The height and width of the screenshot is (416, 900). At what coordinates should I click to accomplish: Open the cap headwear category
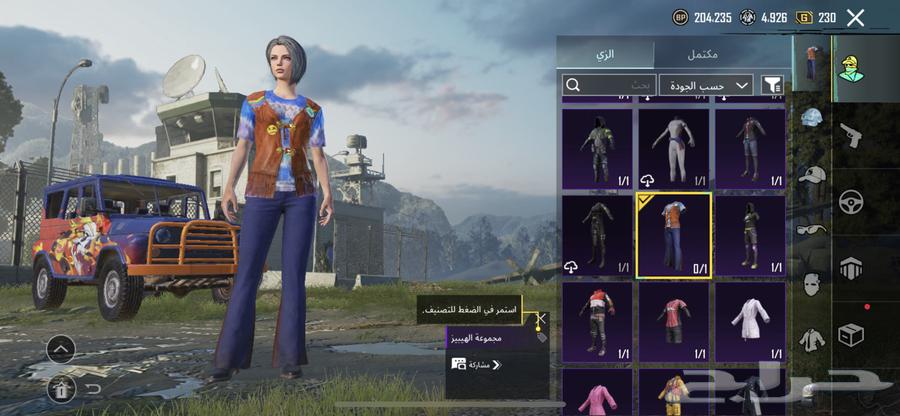point(811,175)
